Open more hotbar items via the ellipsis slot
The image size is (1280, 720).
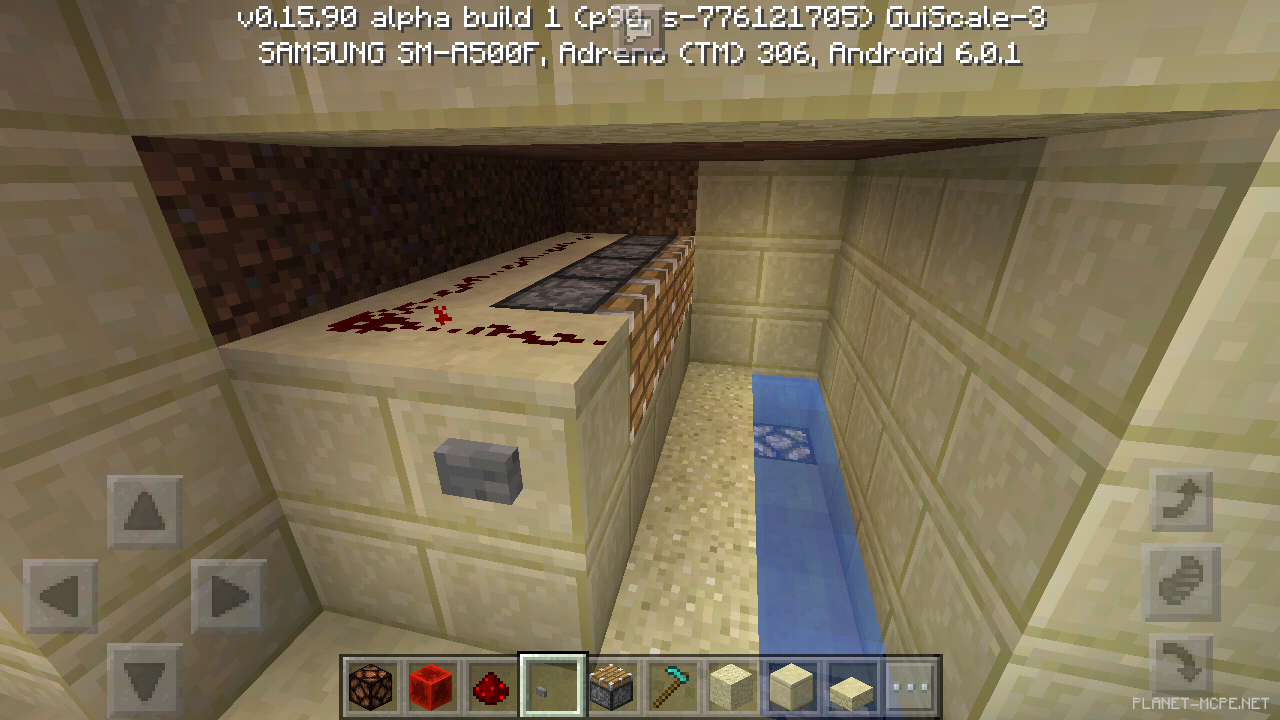tap(911, 685)
